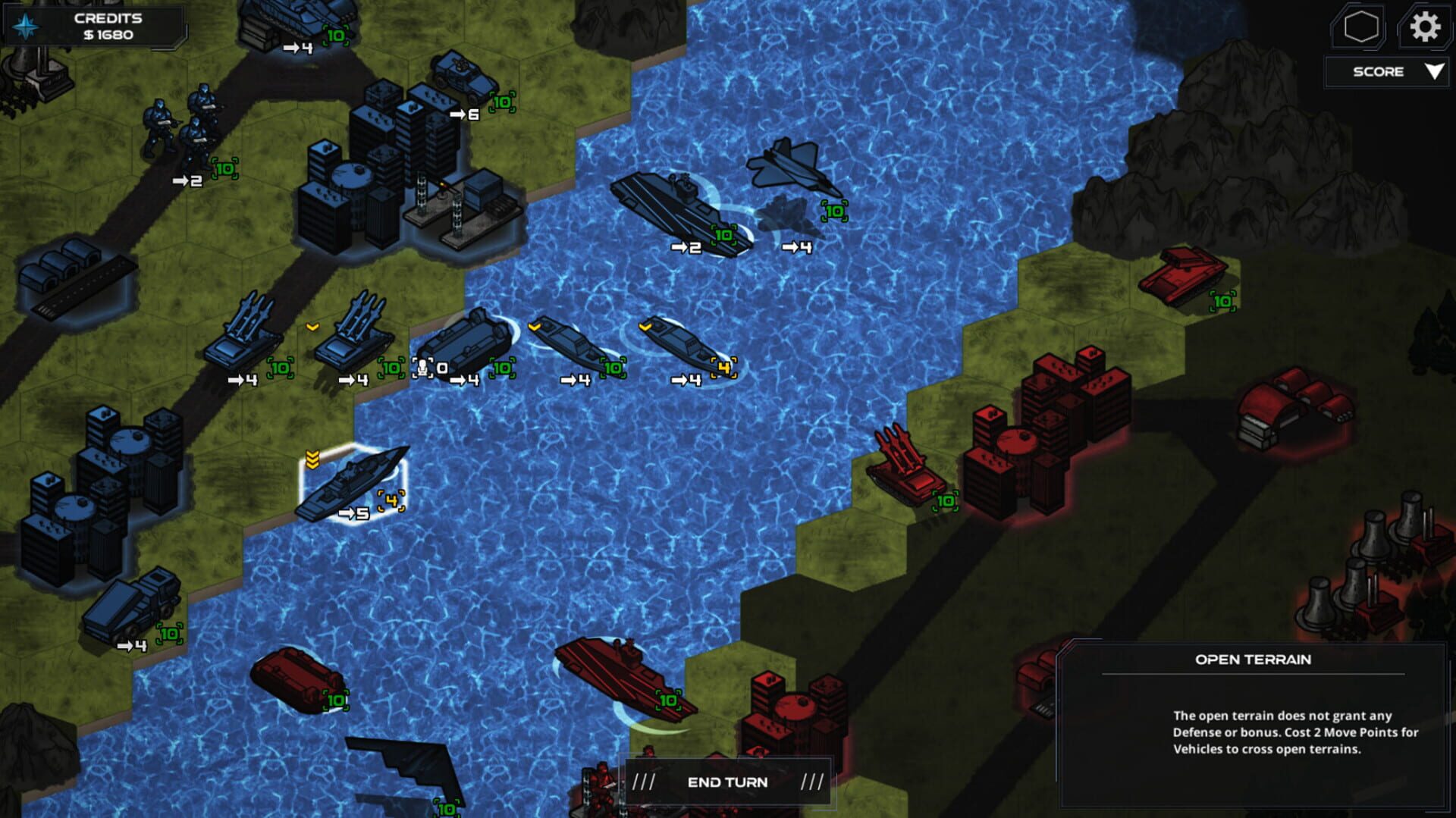Expand the SCORE dropdown arrow

point(1435,72)
